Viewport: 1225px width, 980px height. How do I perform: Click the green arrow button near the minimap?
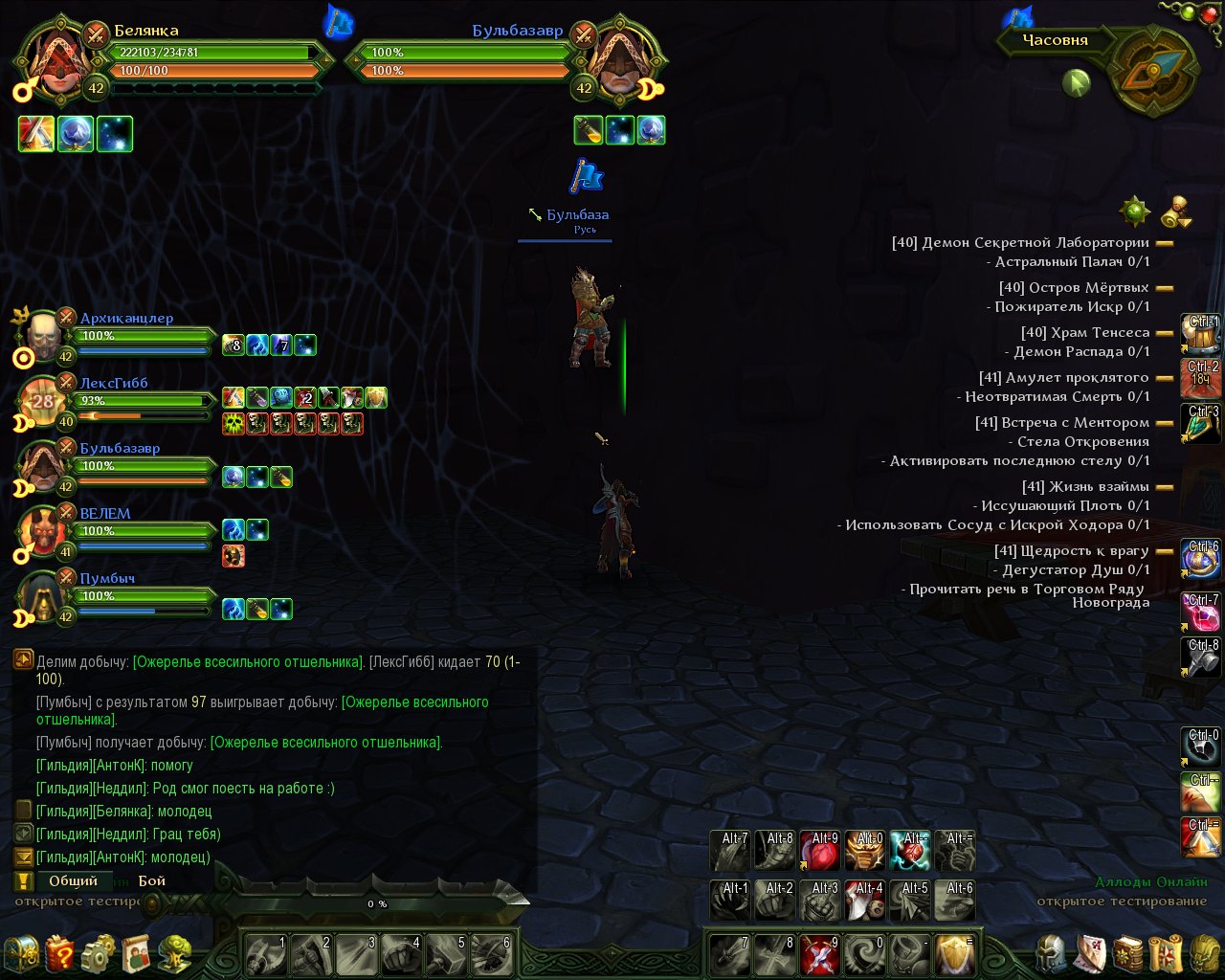[1077, 84]
